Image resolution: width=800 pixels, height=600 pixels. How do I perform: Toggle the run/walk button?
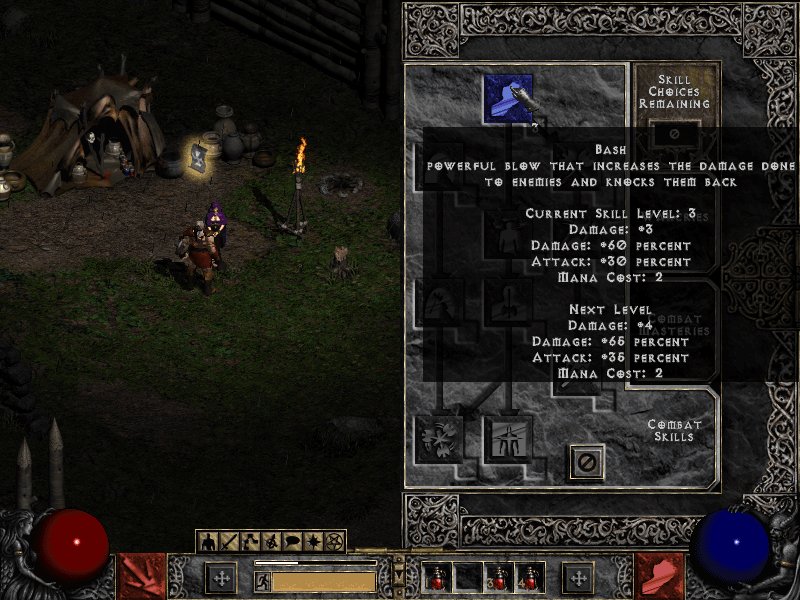point(263,581)
